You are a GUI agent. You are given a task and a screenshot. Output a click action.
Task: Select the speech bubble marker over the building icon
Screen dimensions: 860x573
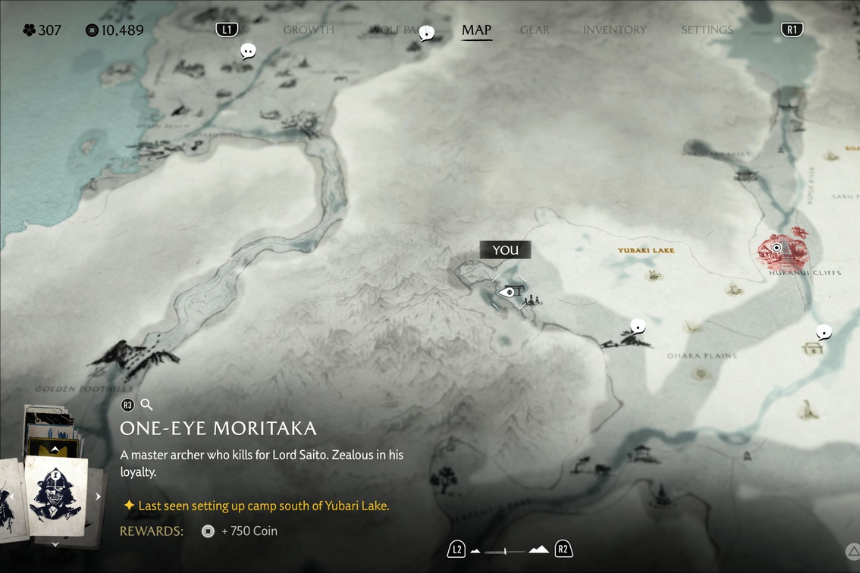(824, 332)
